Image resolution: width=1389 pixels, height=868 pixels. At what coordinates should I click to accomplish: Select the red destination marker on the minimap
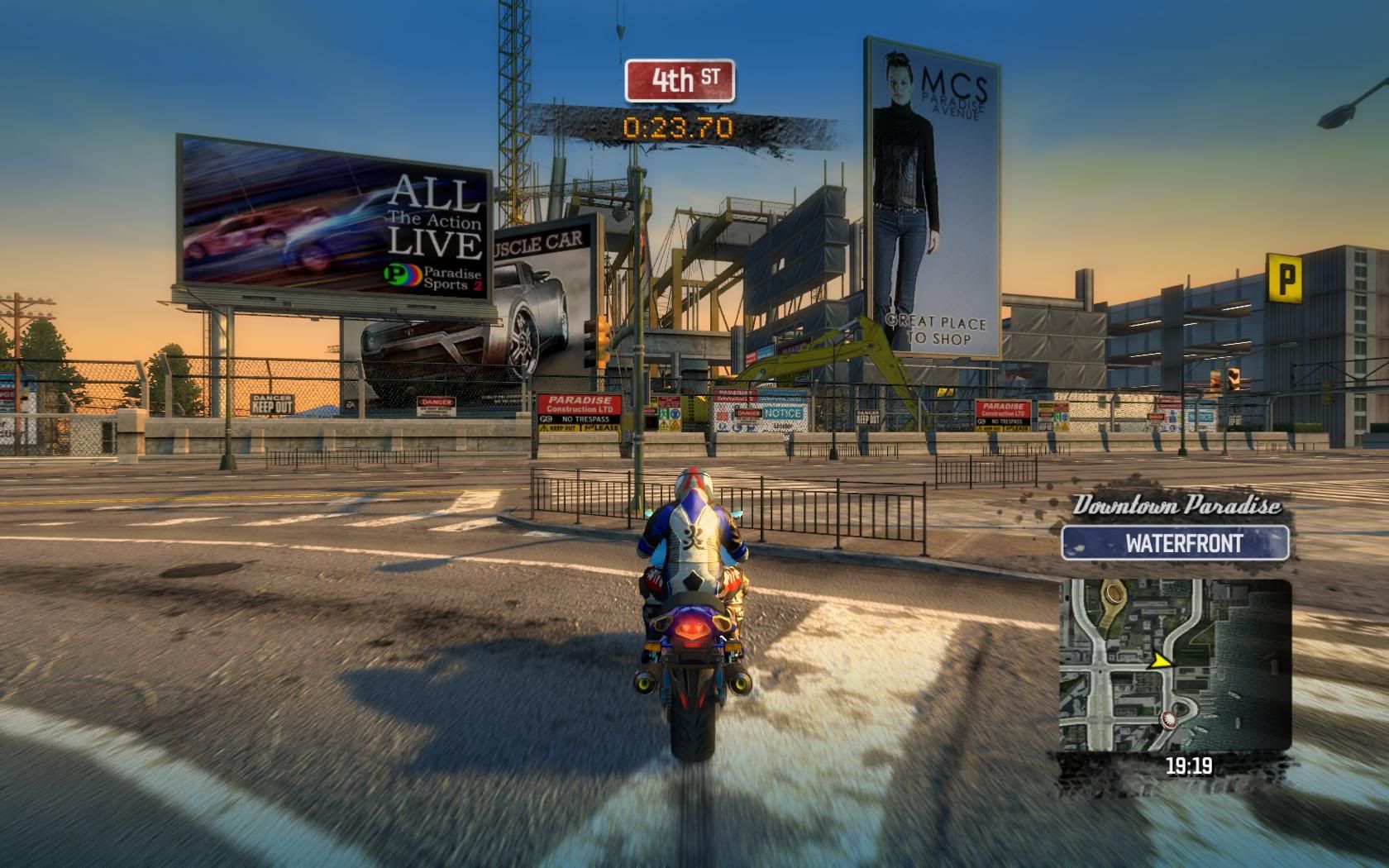click(1167, 719)
